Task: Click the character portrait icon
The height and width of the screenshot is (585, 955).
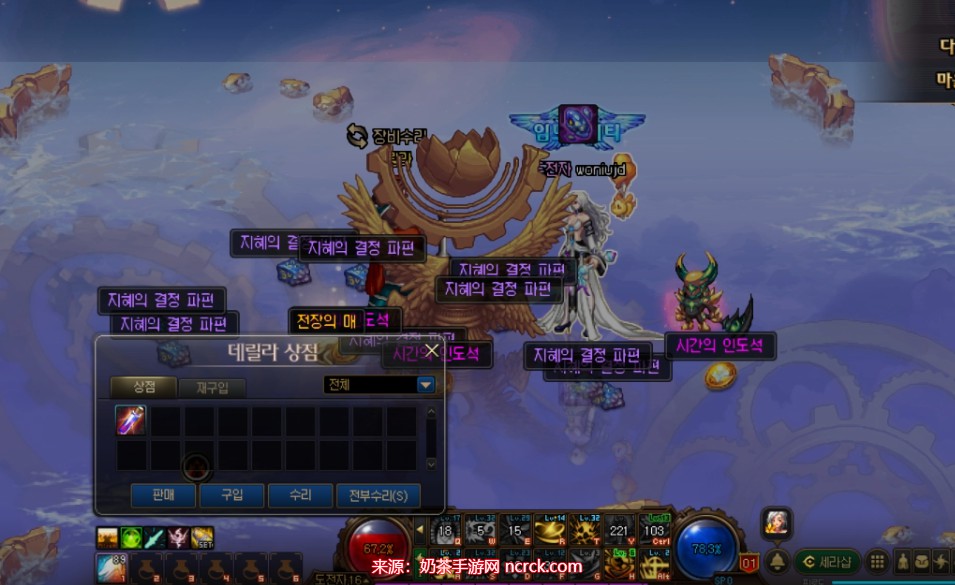Action: click(776, 521)
